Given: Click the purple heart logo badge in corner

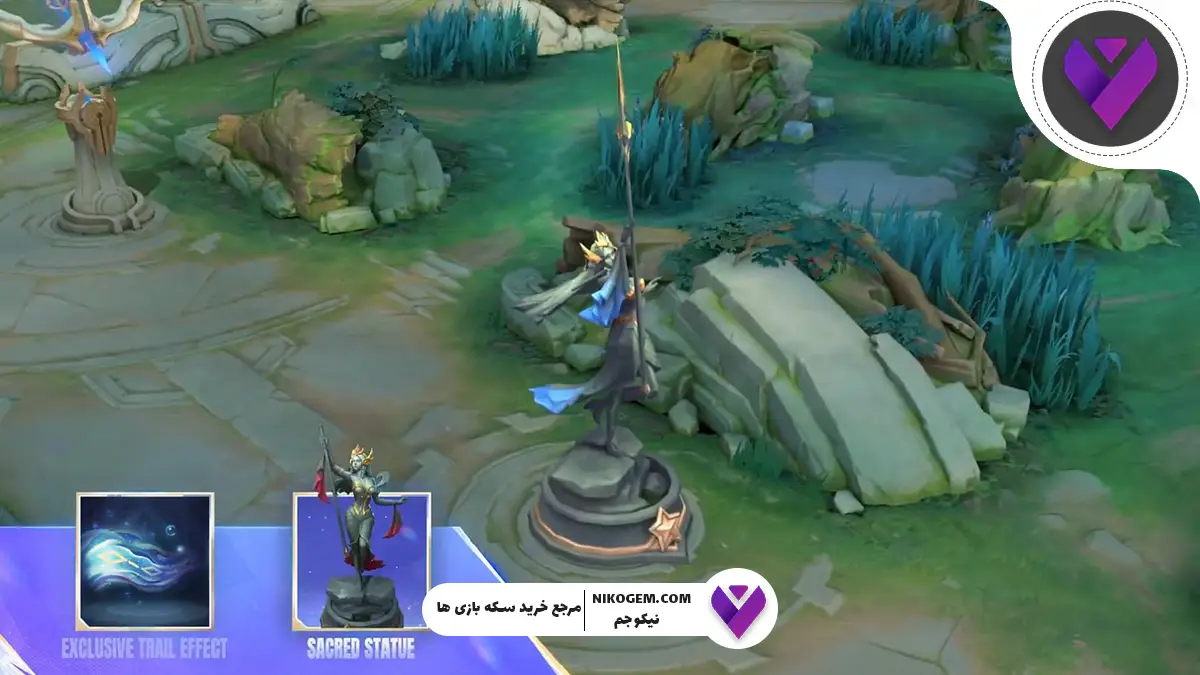Looking at the screenshot, I should click(x=1109, y=79).
